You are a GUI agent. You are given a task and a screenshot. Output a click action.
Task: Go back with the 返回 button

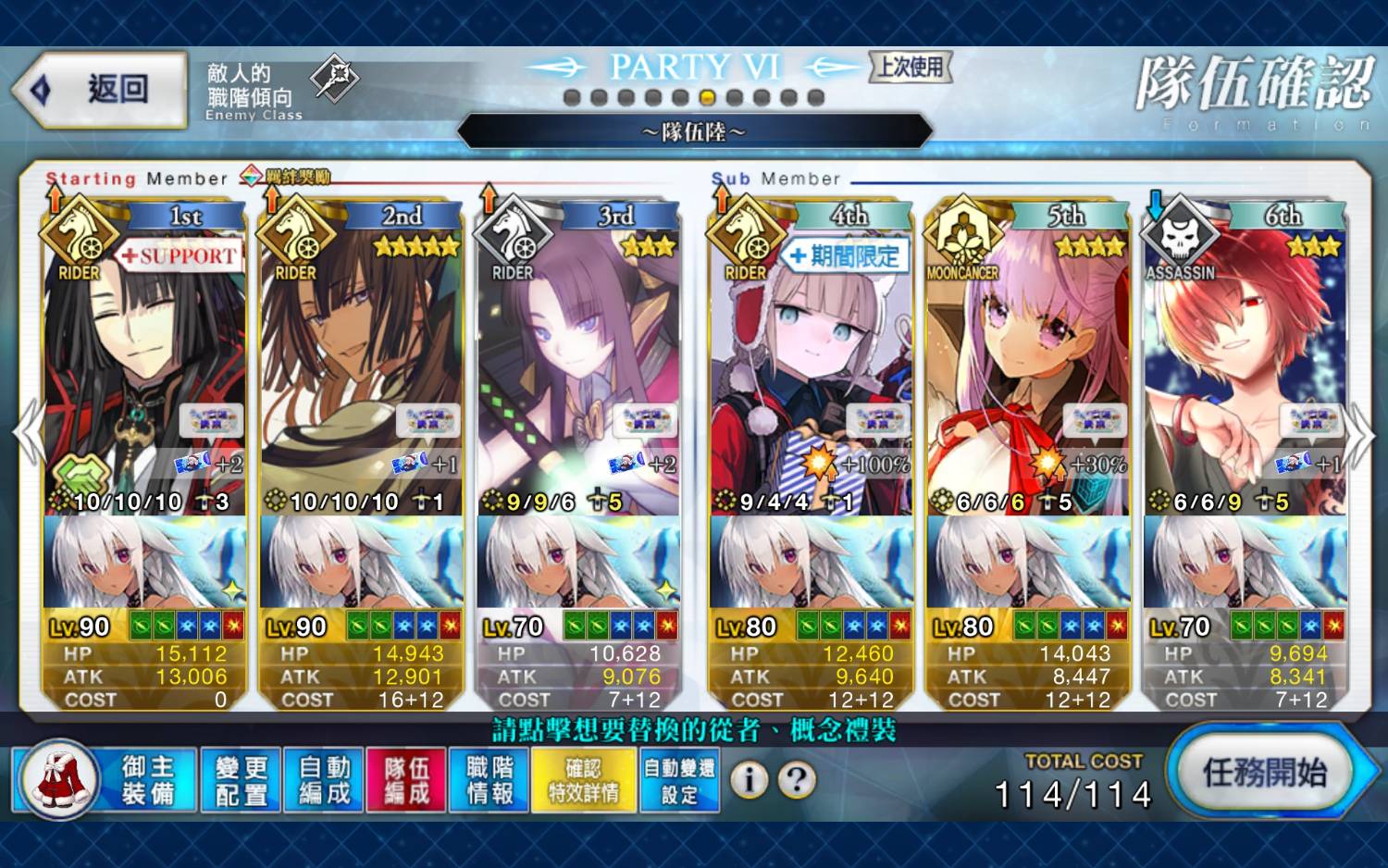(x=100, y=90)
